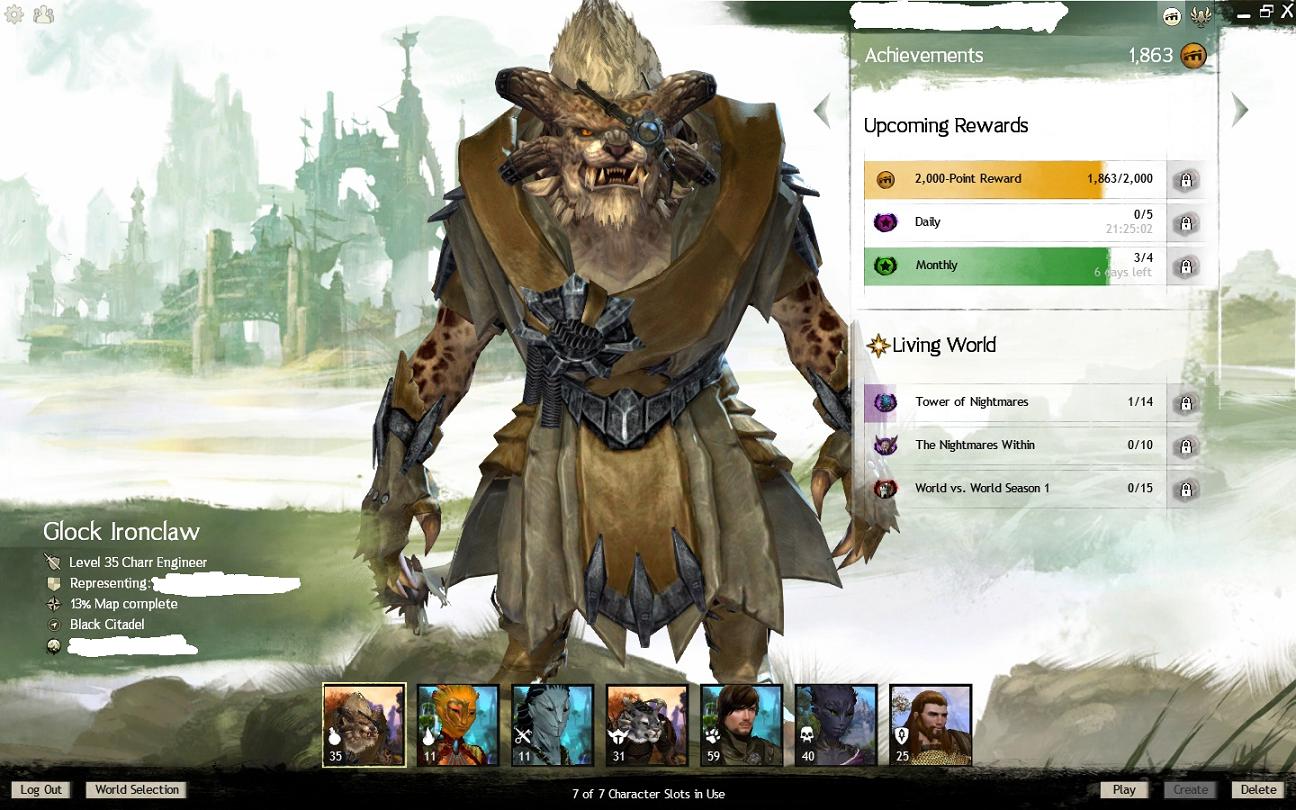Go to previous panel with left arrow

(822, 110)
